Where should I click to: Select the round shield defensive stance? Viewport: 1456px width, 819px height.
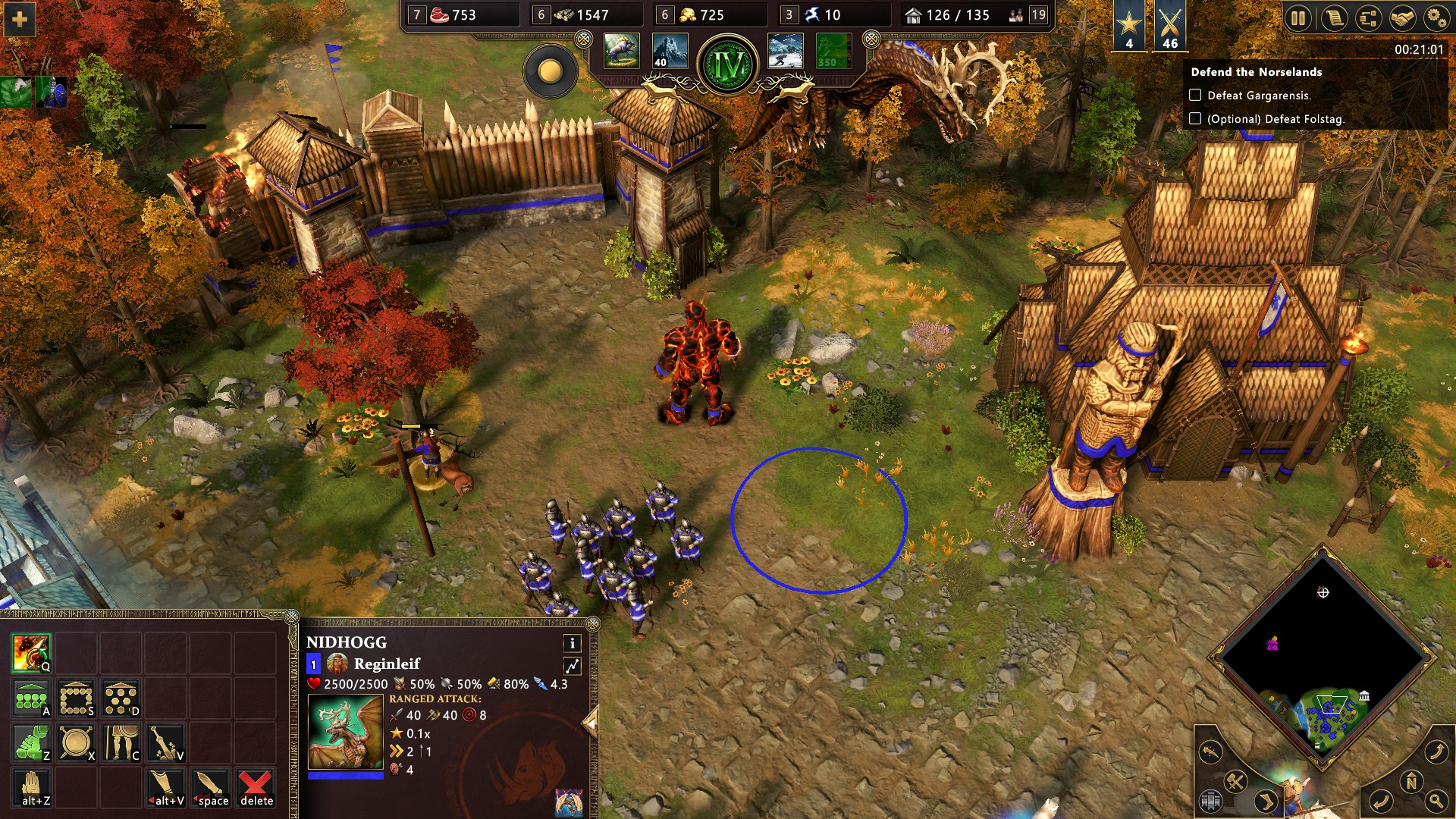click(76, 742)
